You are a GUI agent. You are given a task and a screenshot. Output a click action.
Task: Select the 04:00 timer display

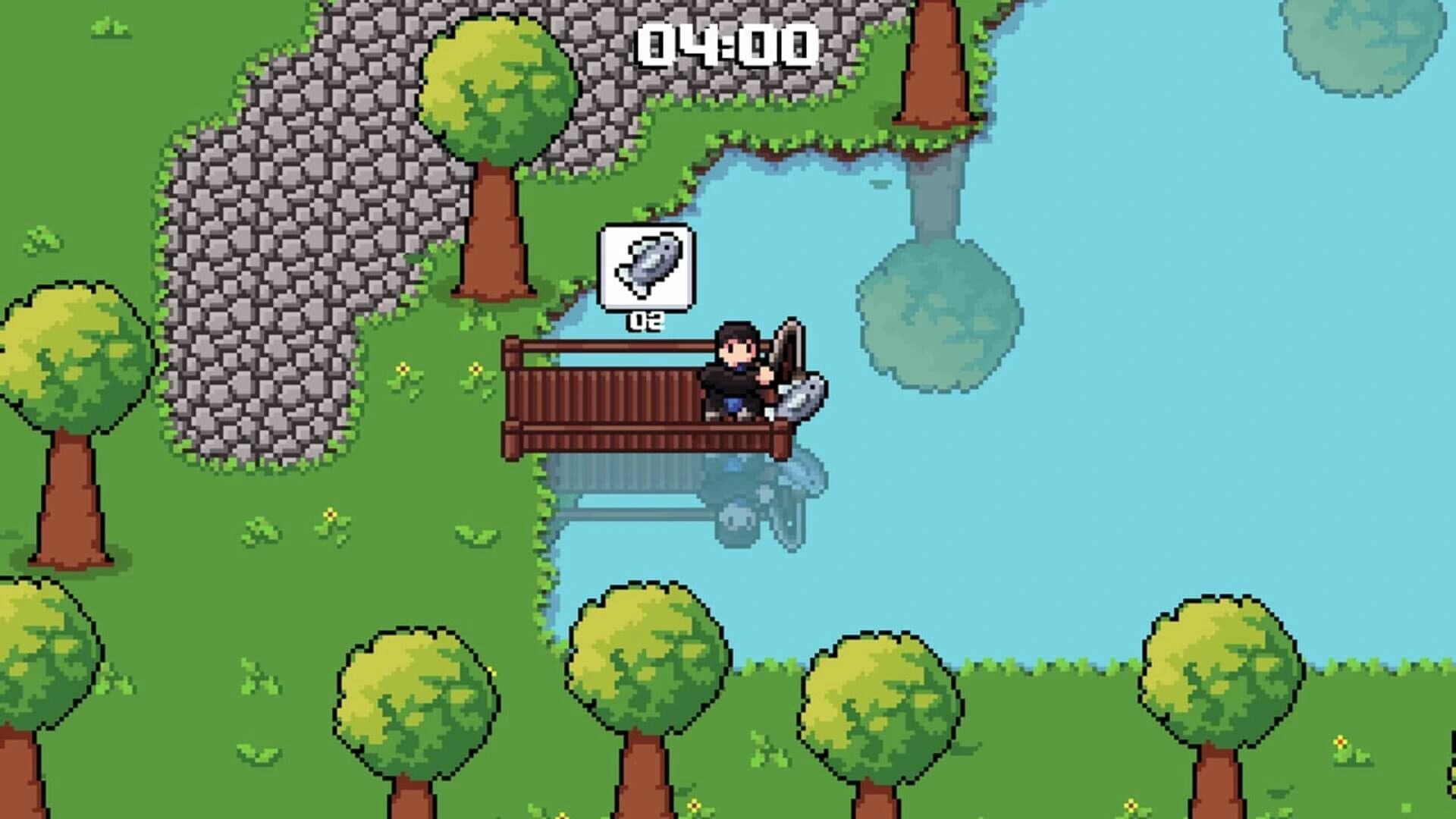click(x=726, y=45)
